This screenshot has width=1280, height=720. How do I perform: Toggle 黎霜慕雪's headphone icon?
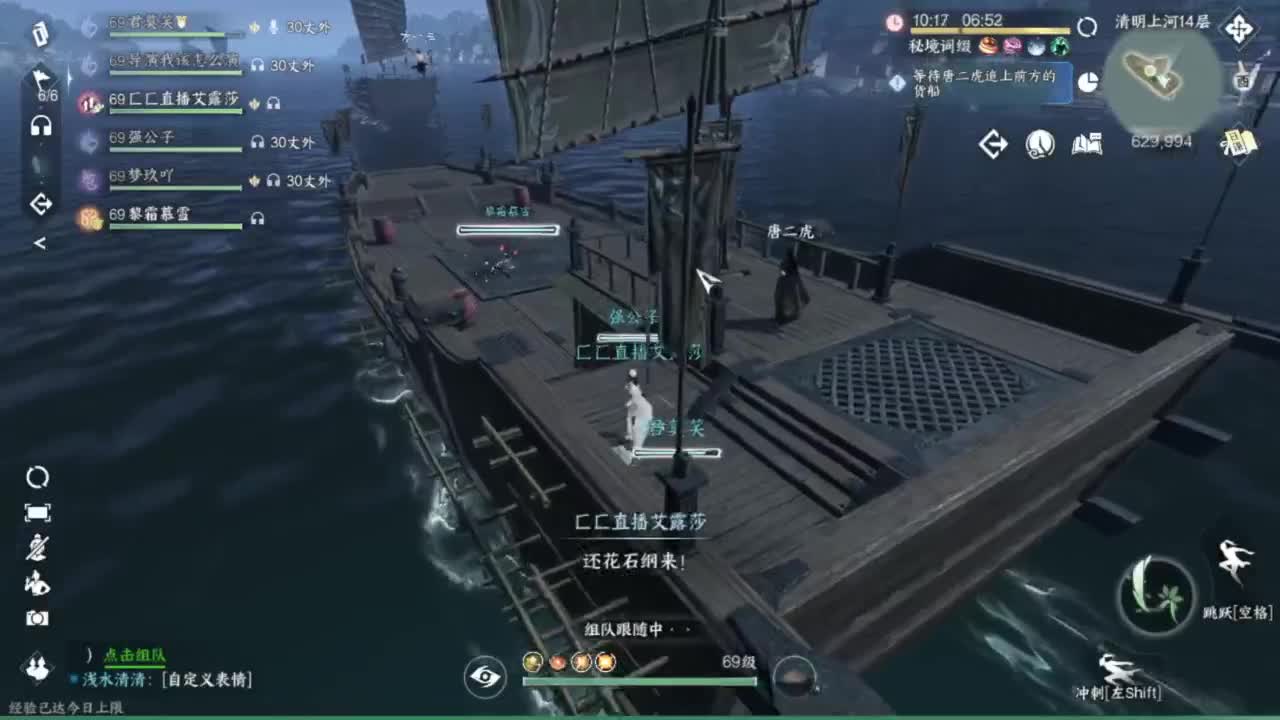pyautogui.click(x=258, y=218)
